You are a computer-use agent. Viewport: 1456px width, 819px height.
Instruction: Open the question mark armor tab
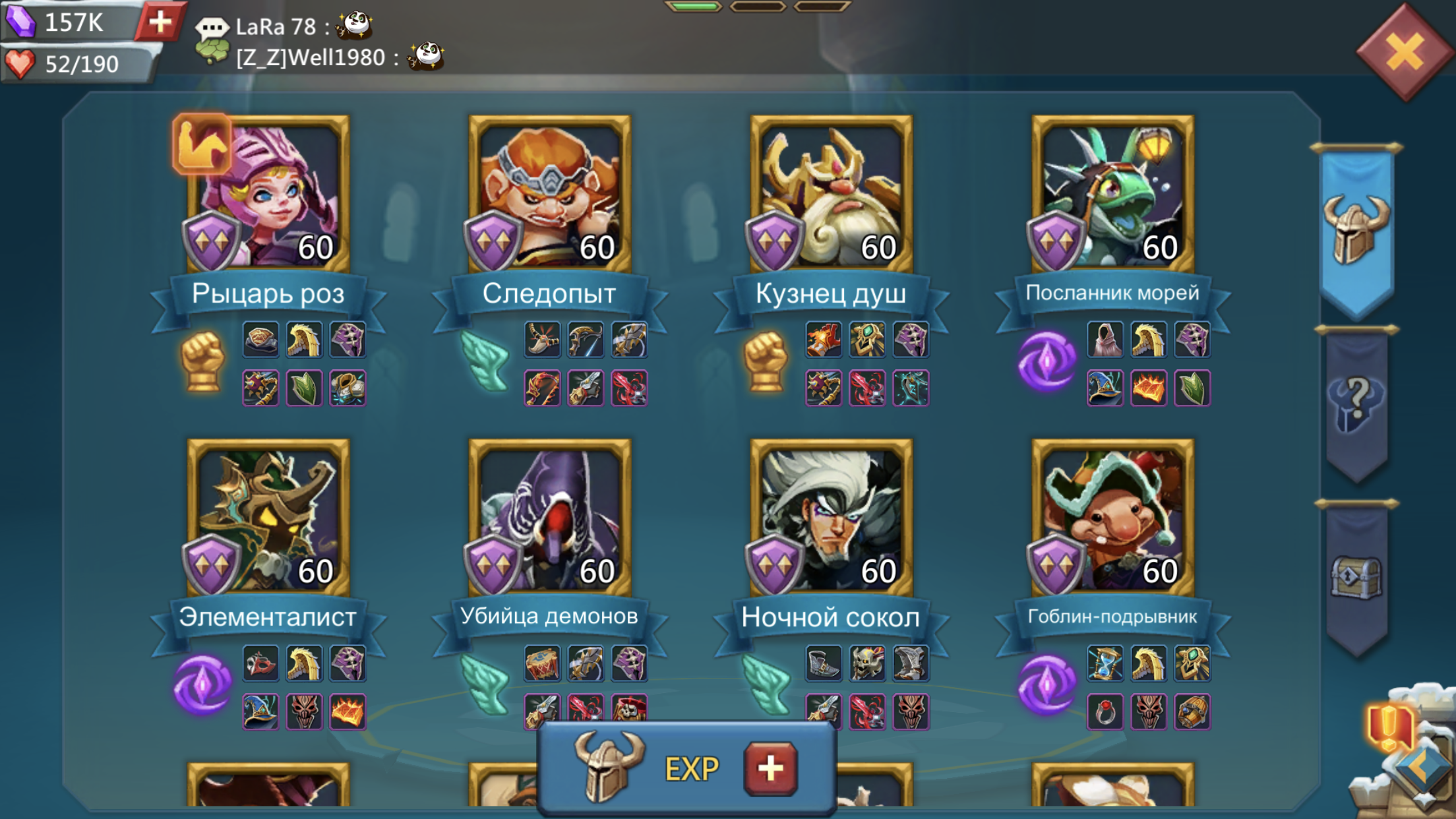click(1356, 404)
